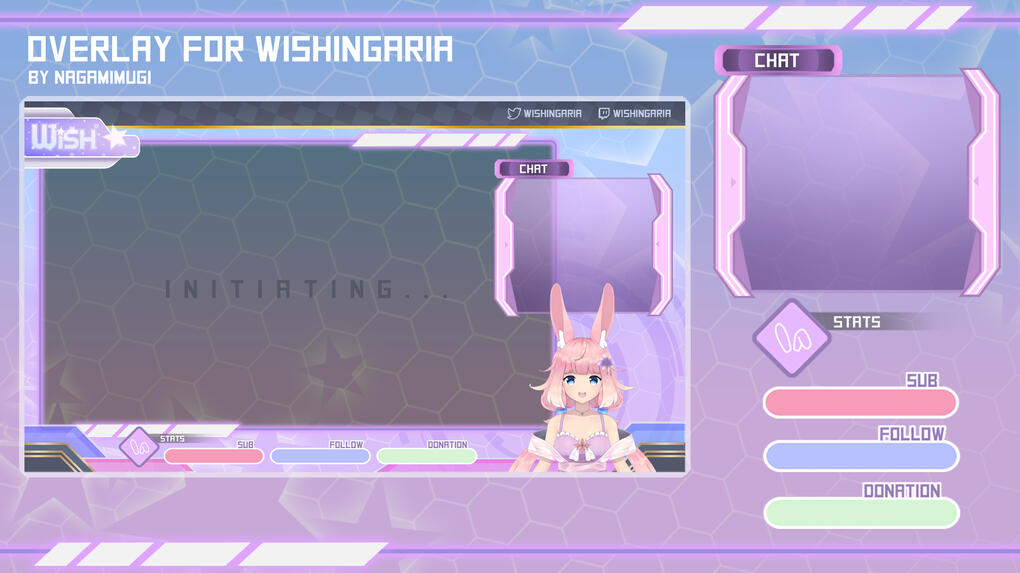Open the WISHINGARIA Twitch handle link
This screenshot has height=573, width=1020.
tap(635, 114)
